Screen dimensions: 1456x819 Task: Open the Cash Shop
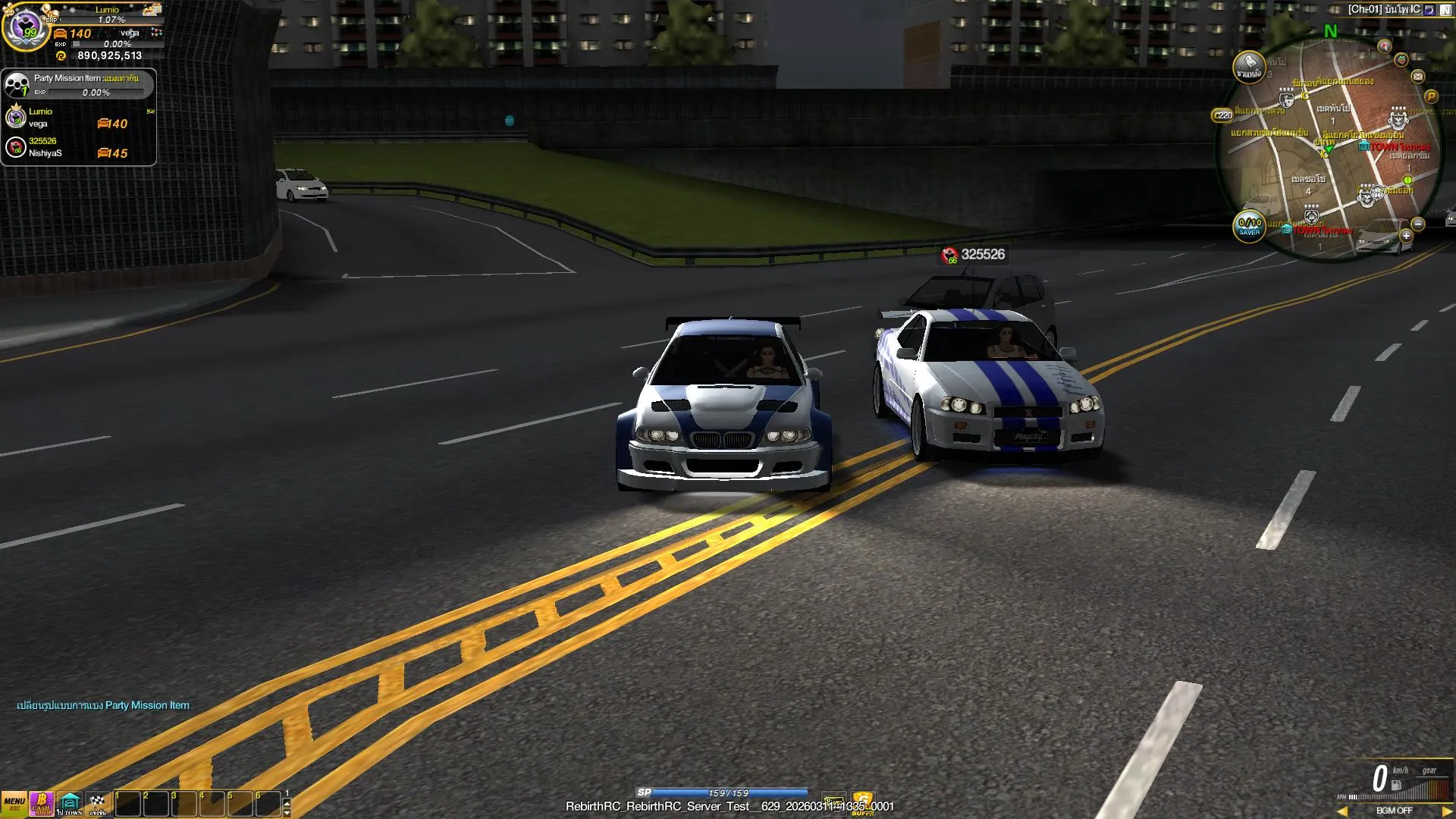[x=42, y=803]
